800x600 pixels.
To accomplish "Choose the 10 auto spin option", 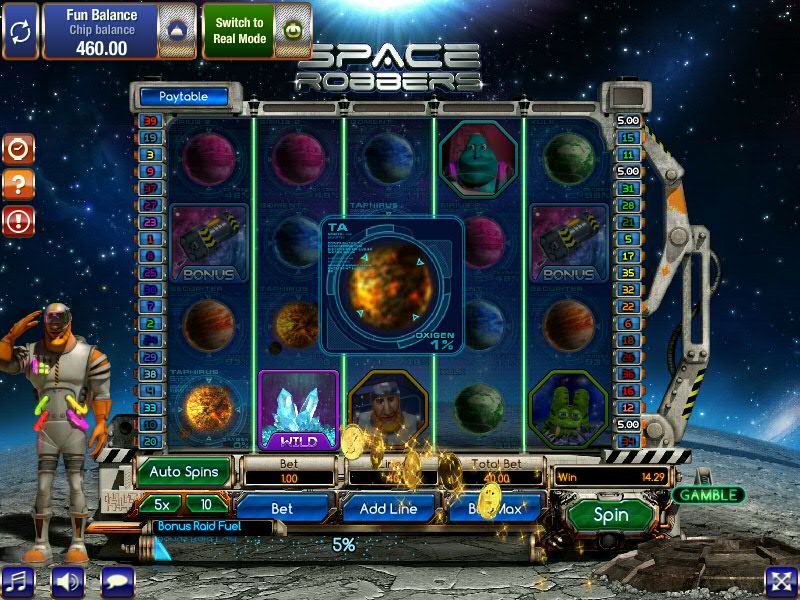I will (207, 504).
